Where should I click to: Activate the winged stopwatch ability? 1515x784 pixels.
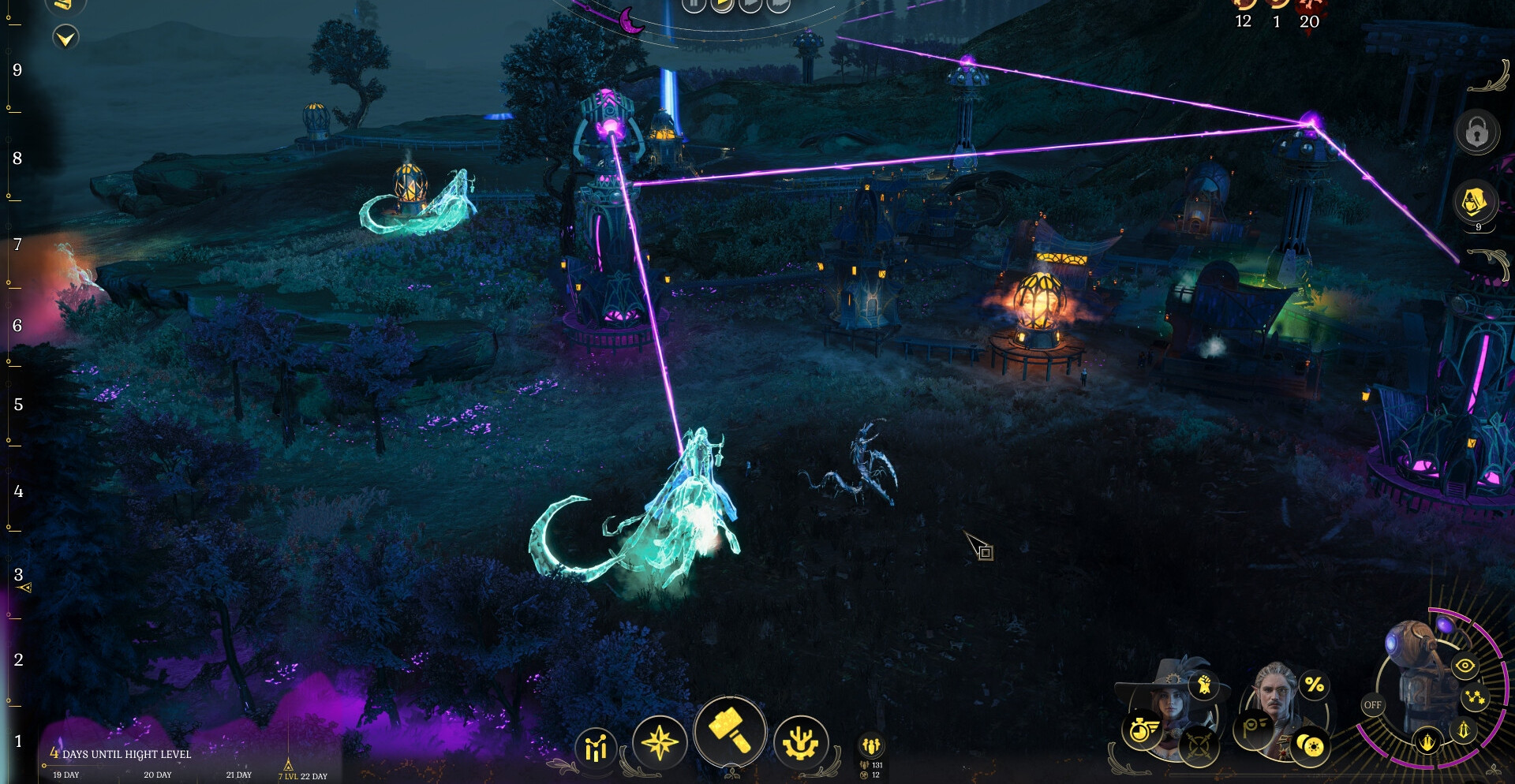(1143, 730)
